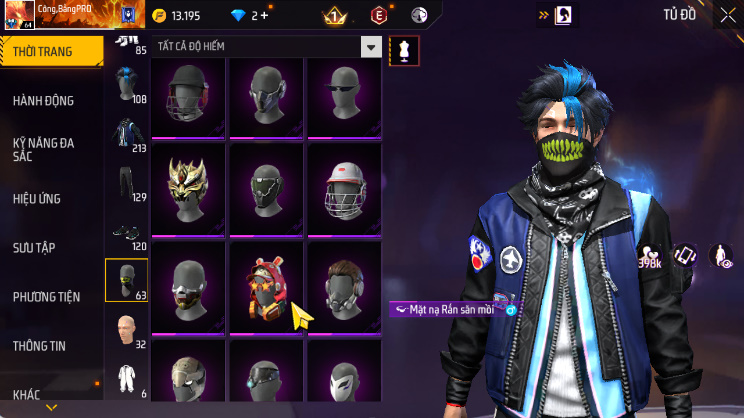This screenshot has width=744, height=418.
Task: Select the white cricket helmet item
Action: tap(344, 188)
